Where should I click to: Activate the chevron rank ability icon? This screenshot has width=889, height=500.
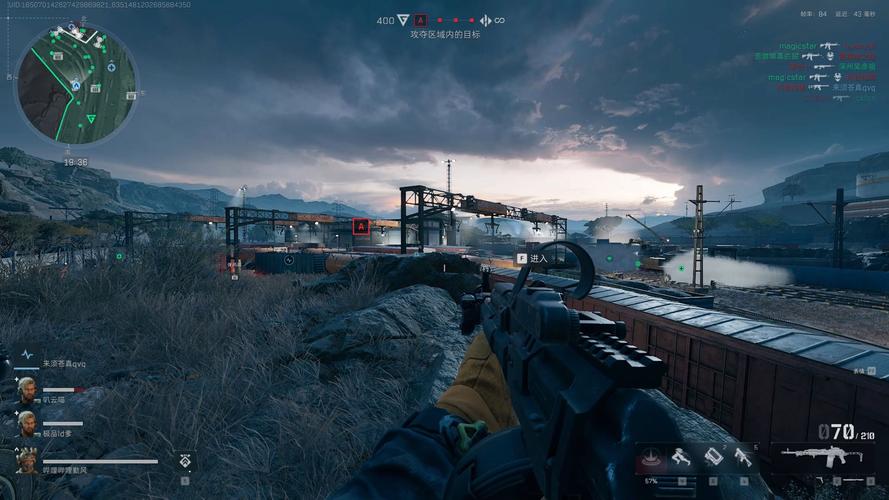pyautogui.click(x=186, y=461)
